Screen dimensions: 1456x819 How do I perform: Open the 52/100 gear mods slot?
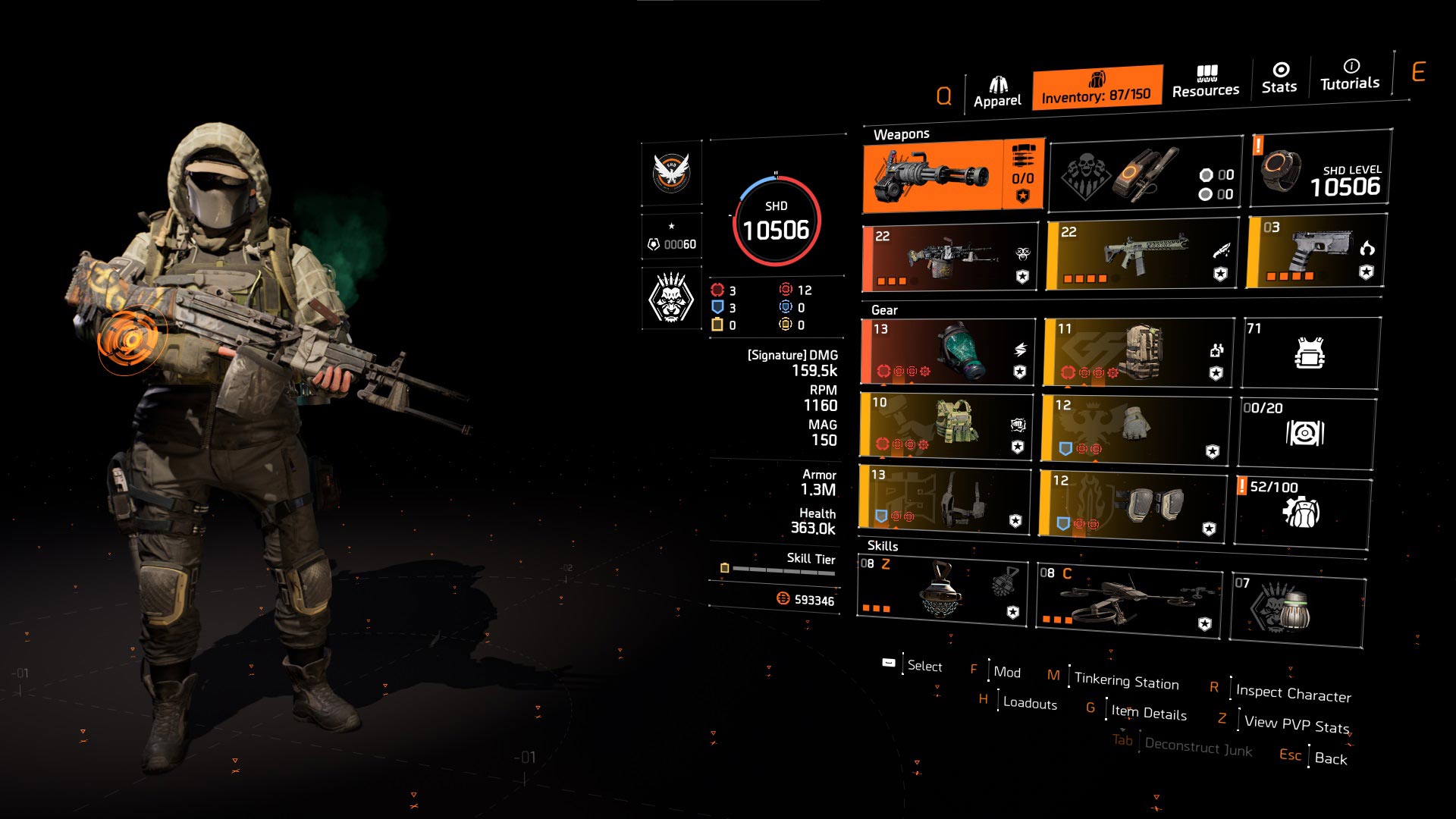[1302, 511]
